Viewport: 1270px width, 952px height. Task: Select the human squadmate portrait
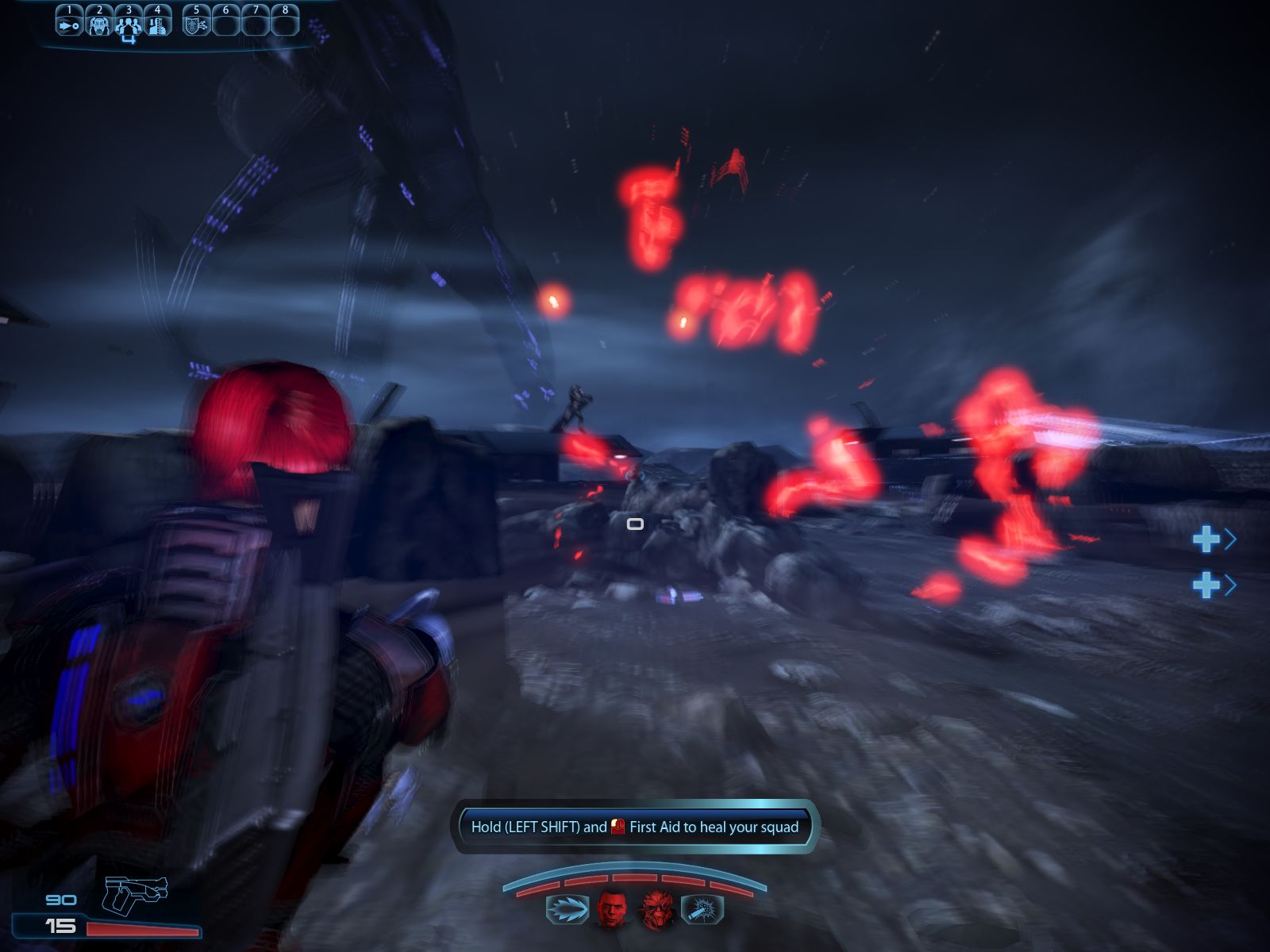pos(612,909)
